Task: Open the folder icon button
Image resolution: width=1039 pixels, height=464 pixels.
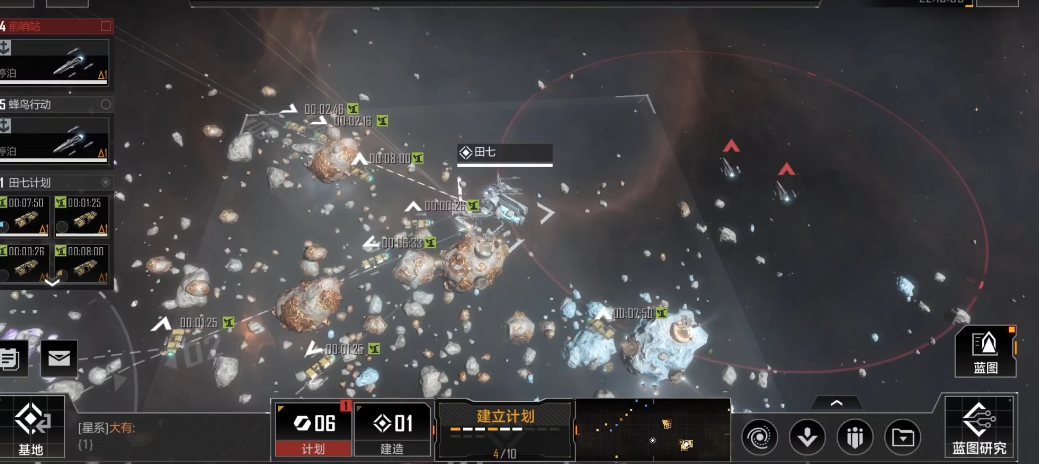Action: click(903, 436)
